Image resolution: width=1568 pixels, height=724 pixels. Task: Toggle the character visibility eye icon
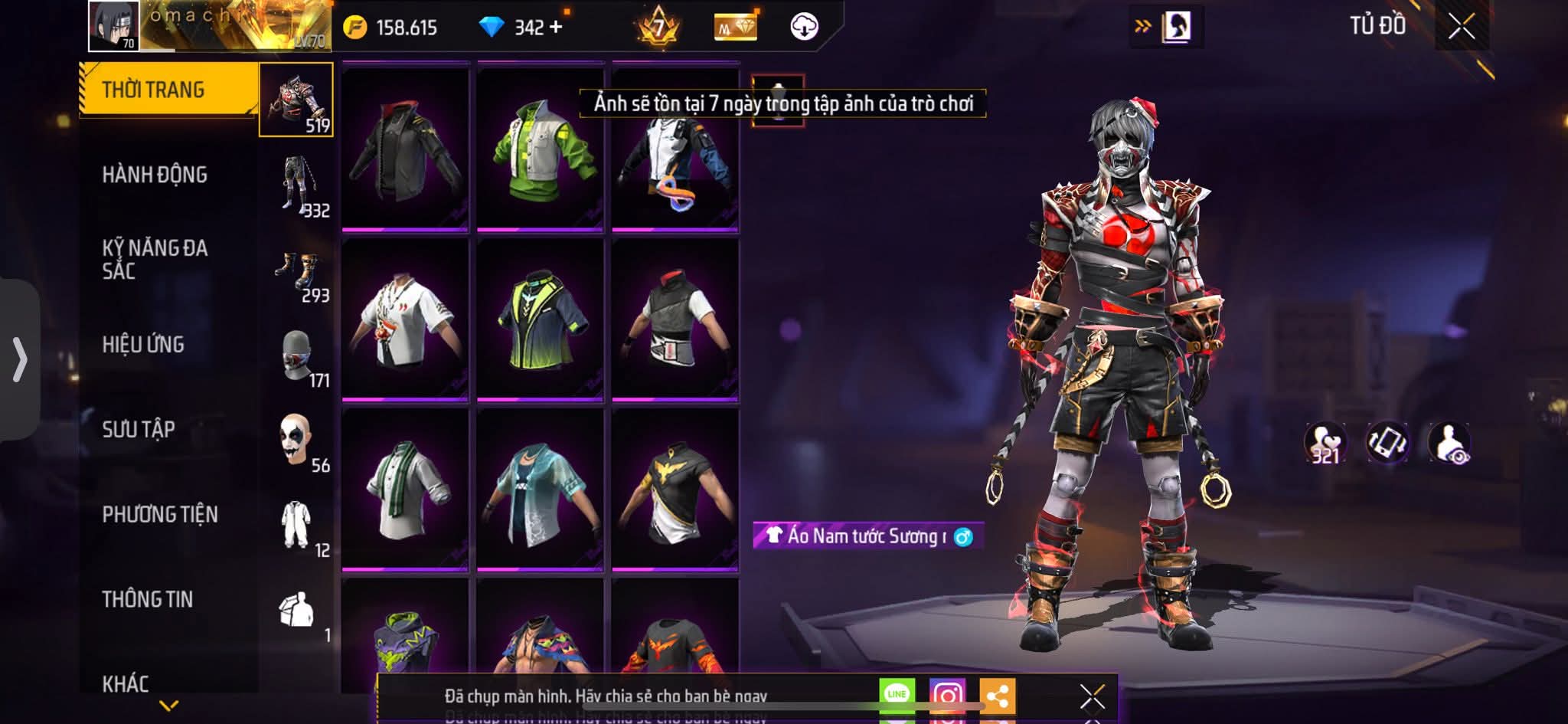[1449, 443]
